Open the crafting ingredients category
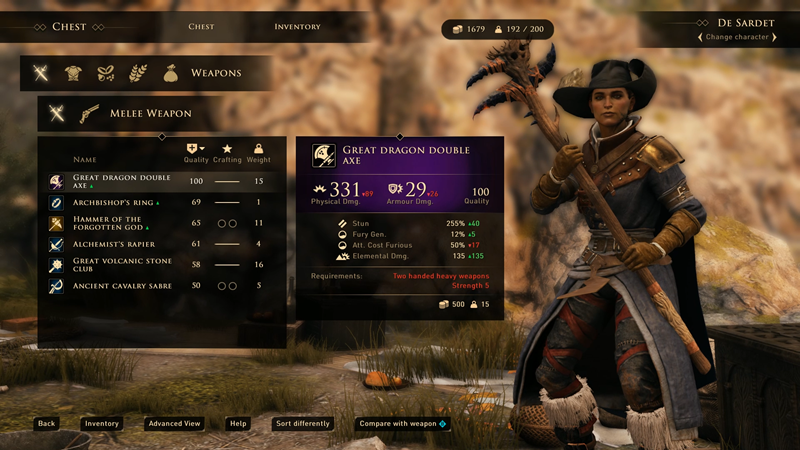Screen dimensions: 800x450 pyautogui.click(x=105, y=73)
